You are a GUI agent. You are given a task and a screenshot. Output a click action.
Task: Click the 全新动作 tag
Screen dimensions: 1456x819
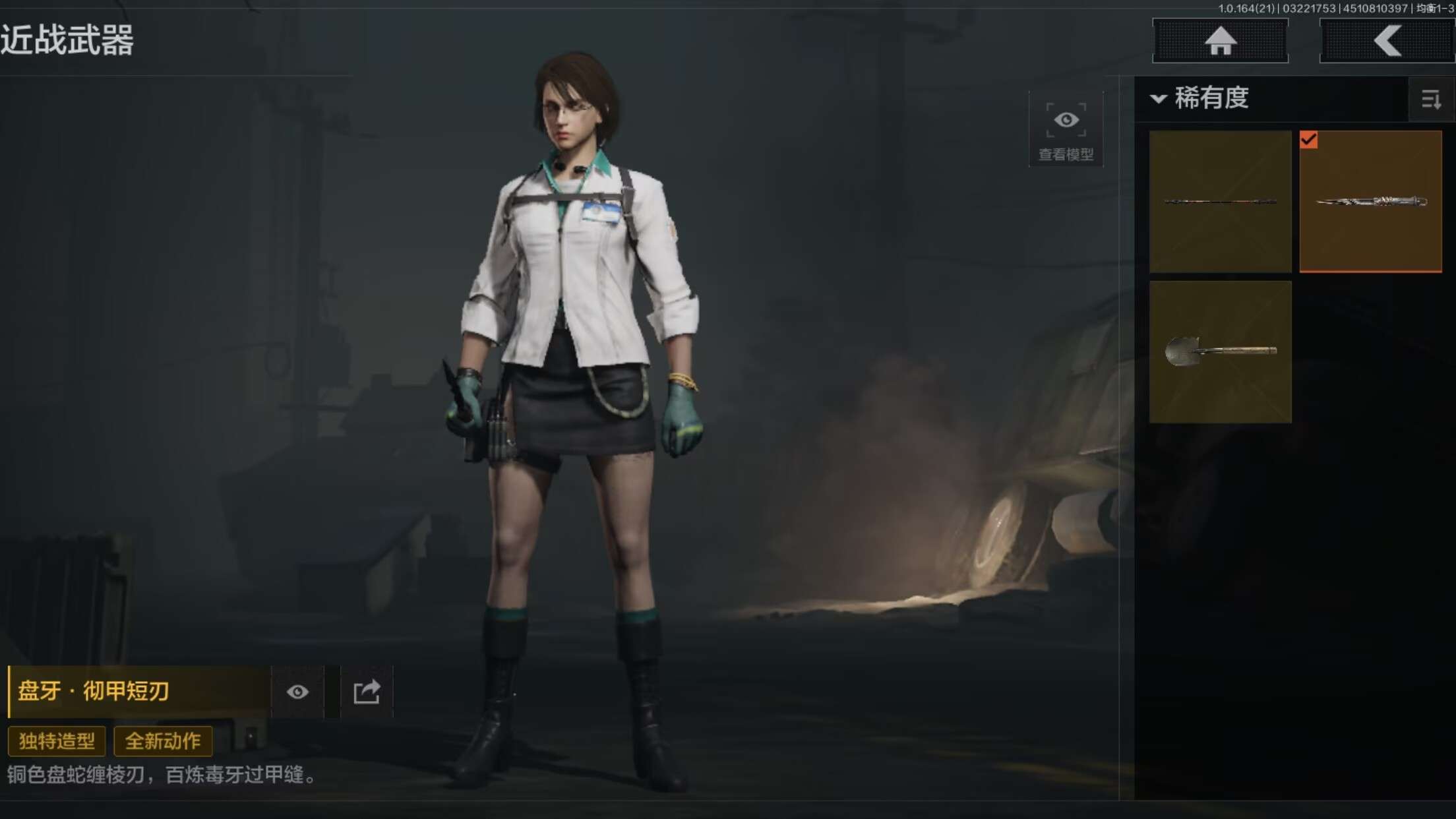click(163, 741)
